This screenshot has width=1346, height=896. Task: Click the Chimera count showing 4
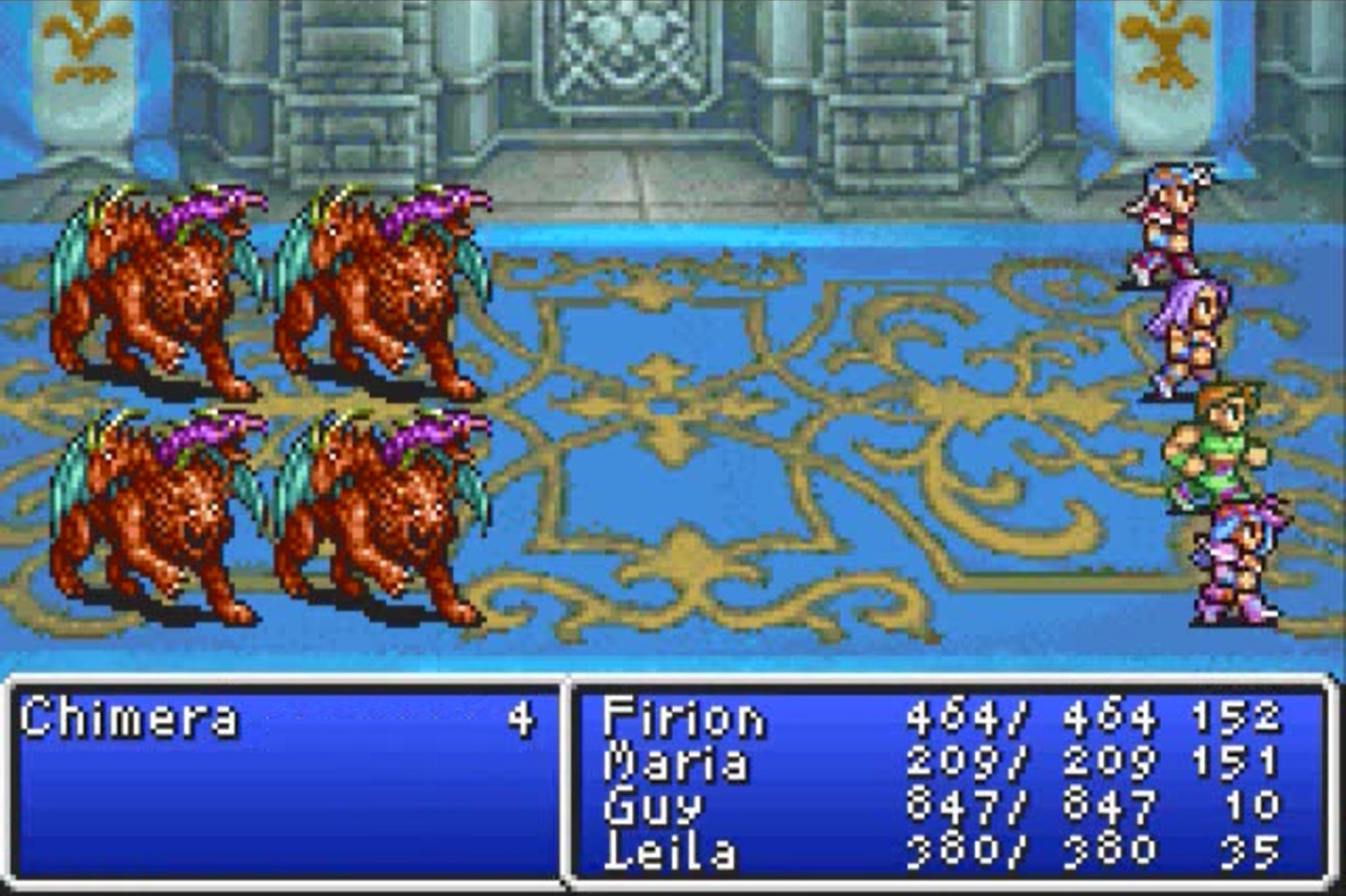528,718
